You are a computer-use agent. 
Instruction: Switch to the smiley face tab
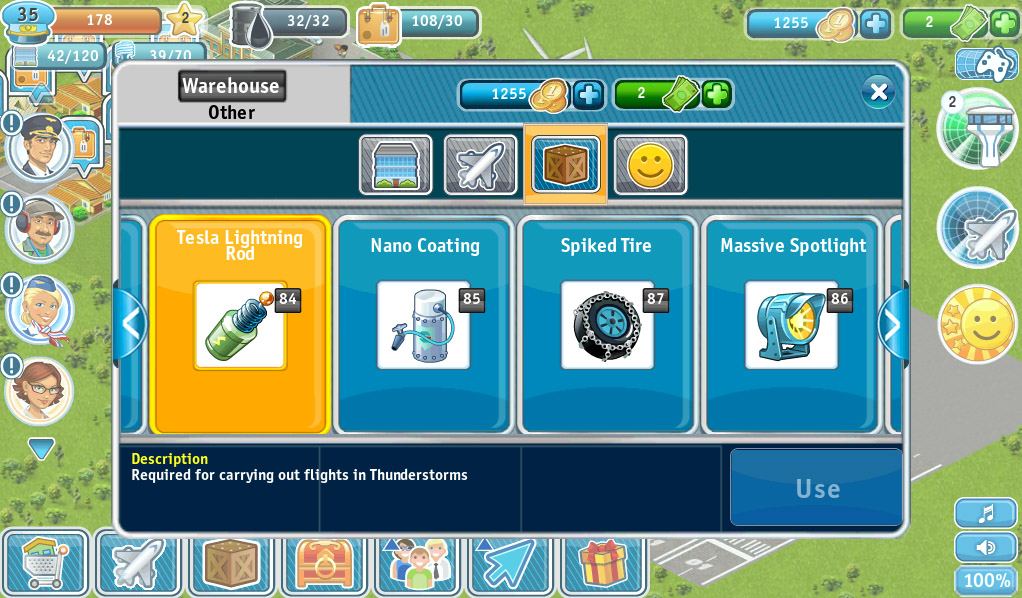pyautogui.click(x=651, y=165)
